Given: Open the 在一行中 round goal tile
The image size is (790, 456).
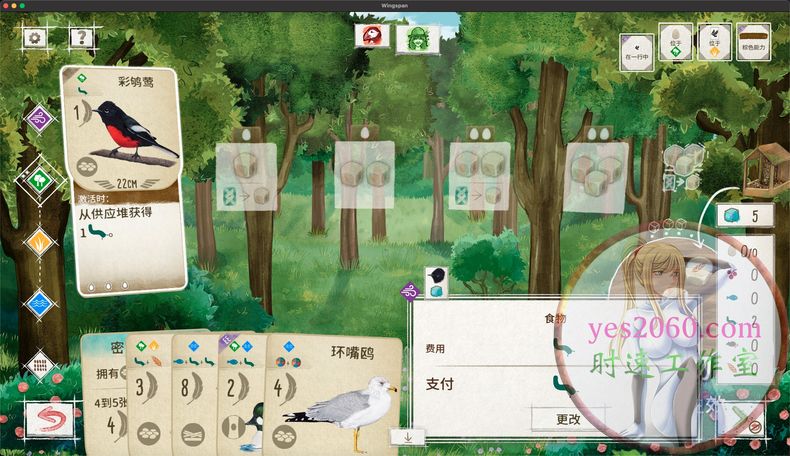Looking at the screenshot, I should point(637,44).
